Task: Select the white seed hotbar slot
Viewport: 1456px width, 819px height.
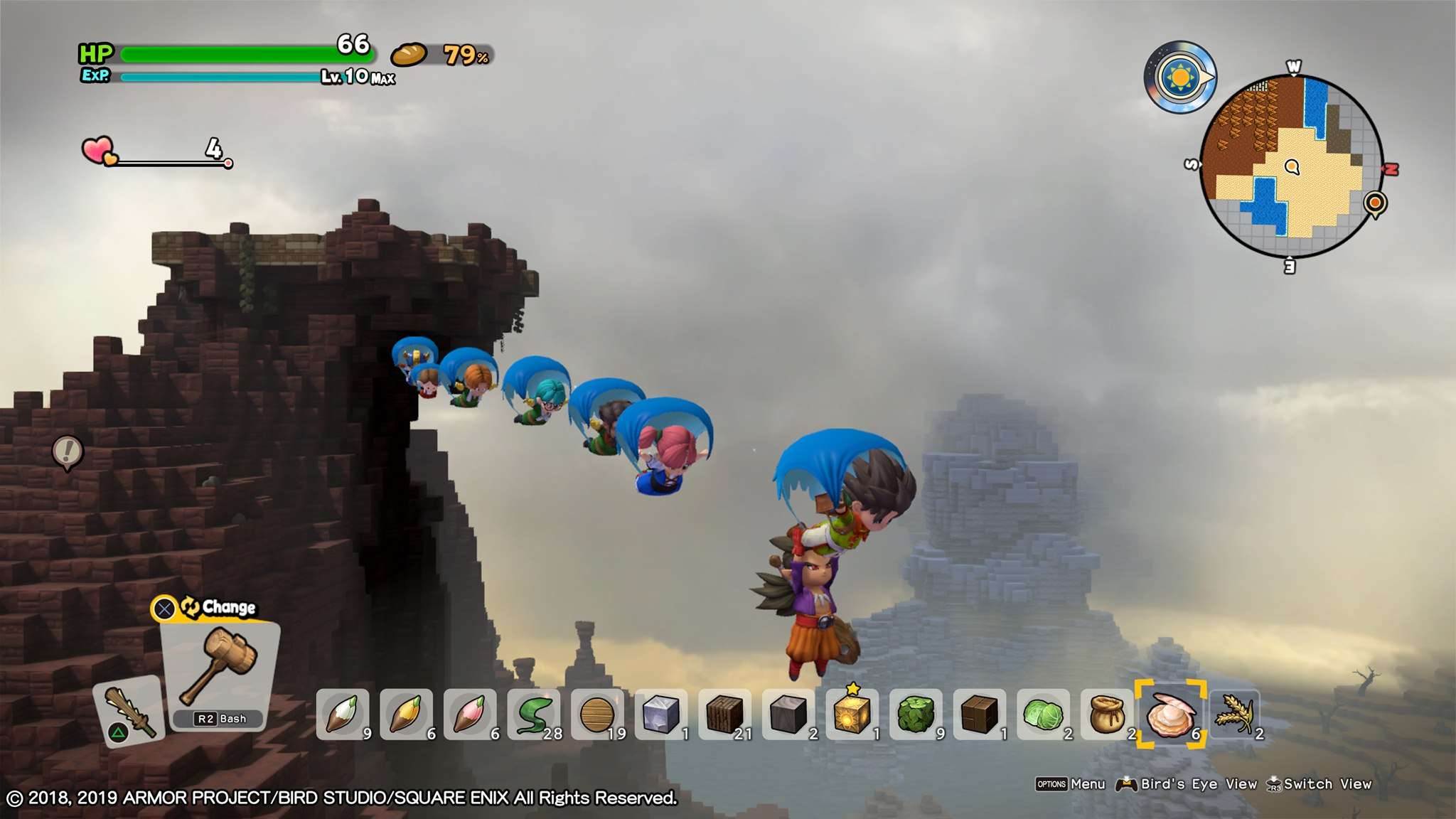Action: point(343,714)
